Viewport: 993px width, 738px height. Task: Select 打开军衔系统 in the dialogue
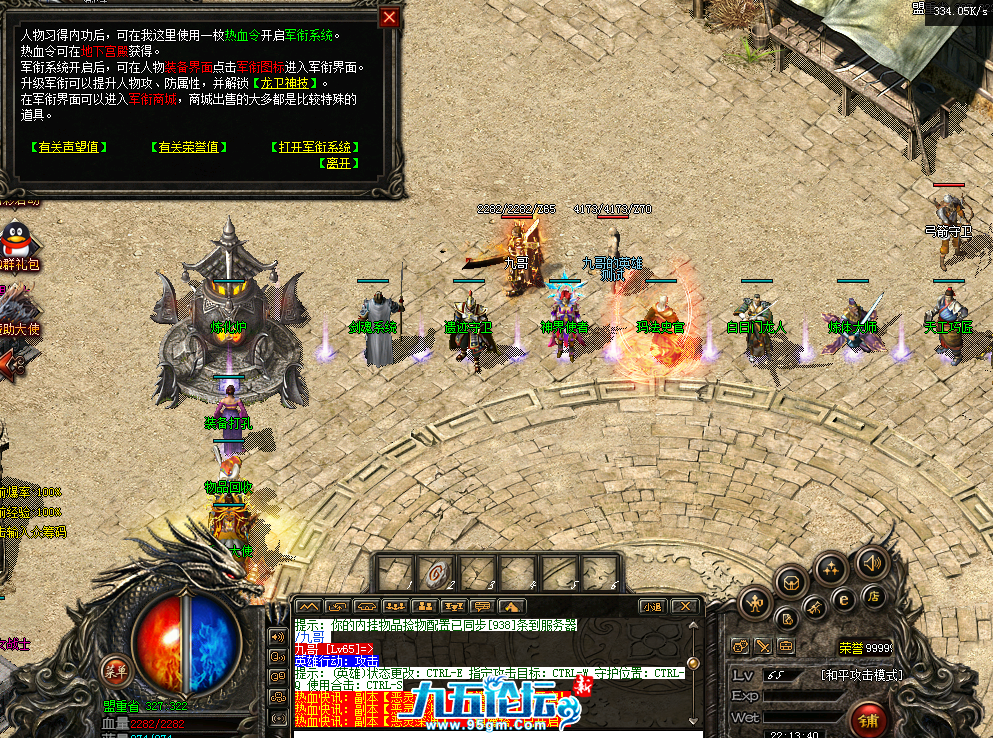pos(316,147)
